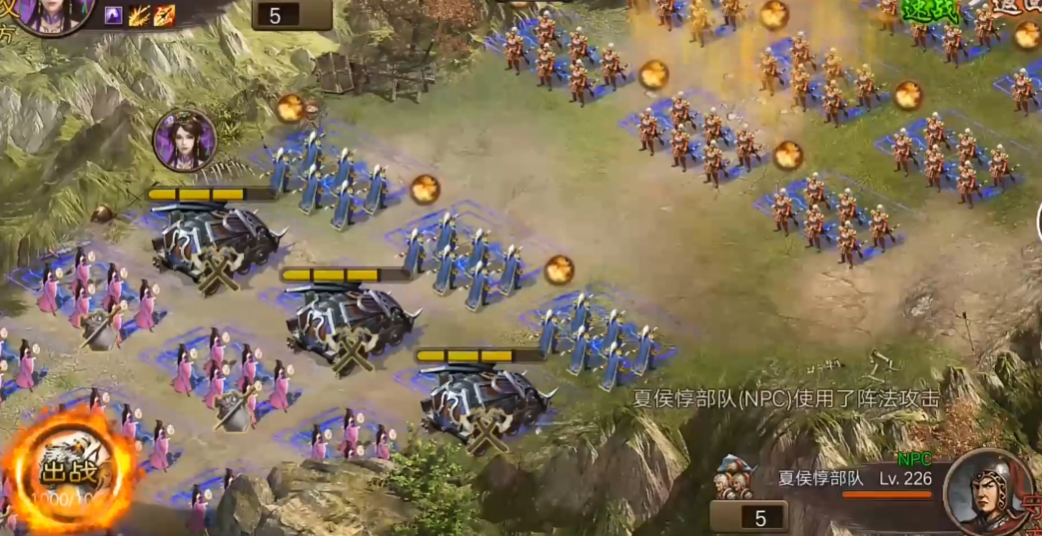Activate the green 速战 quick battle button
This screenshot has width=1042, height=536.
pyautogui.click(x=931, y=10)
